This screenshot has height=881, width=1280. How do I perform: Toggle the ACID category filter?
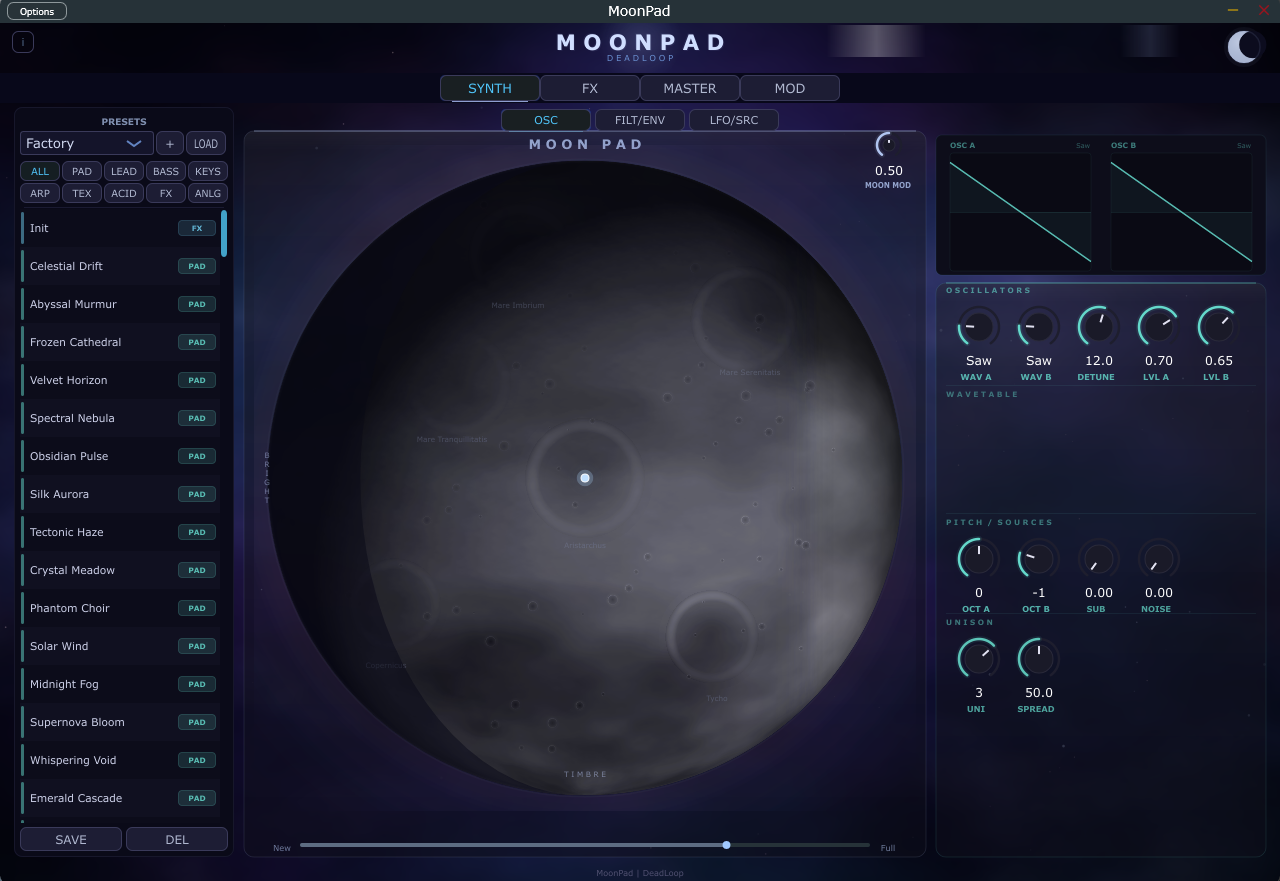click(x=123, y=193)
